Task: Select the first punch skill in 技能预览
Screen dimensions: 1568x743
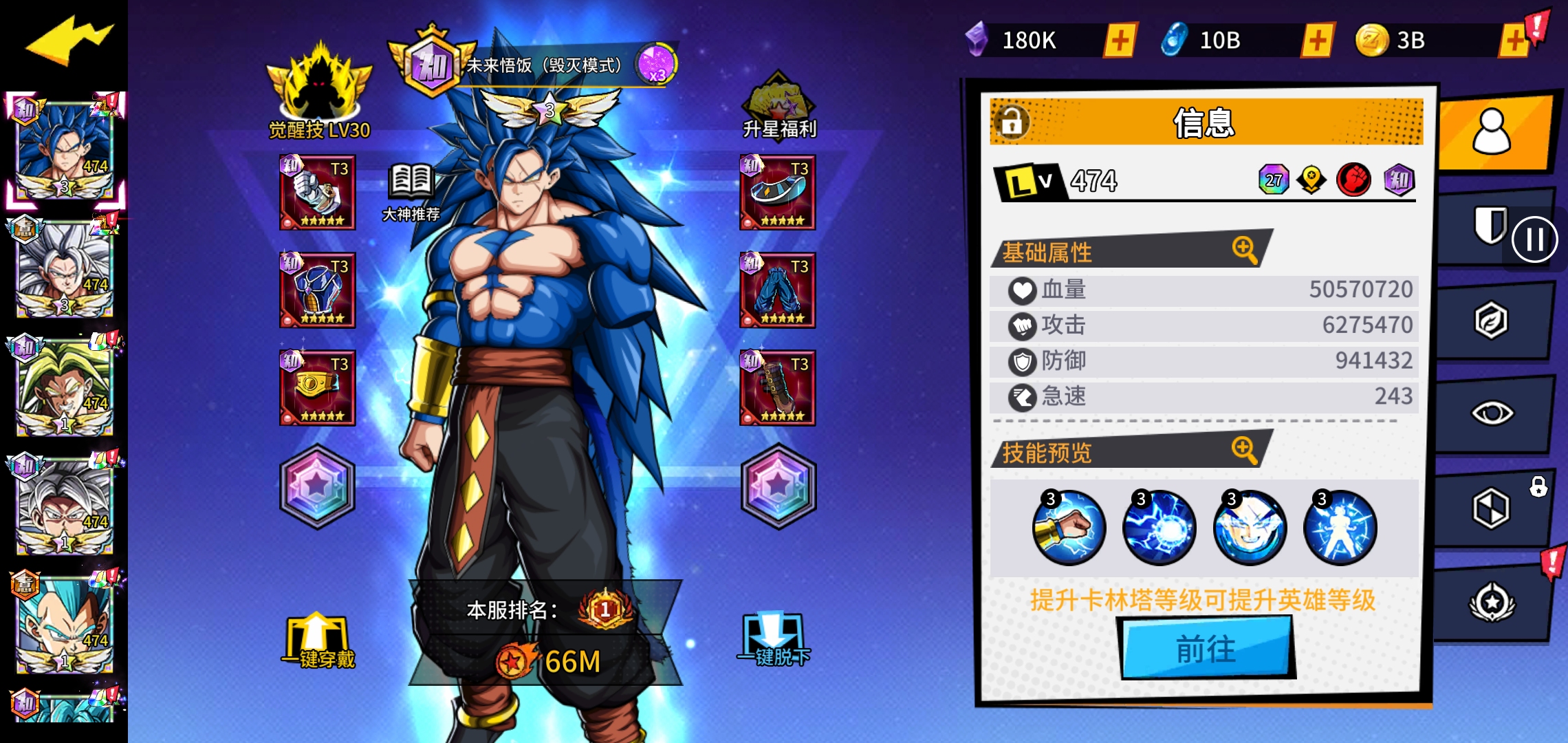Action: tap(1068, 526)
